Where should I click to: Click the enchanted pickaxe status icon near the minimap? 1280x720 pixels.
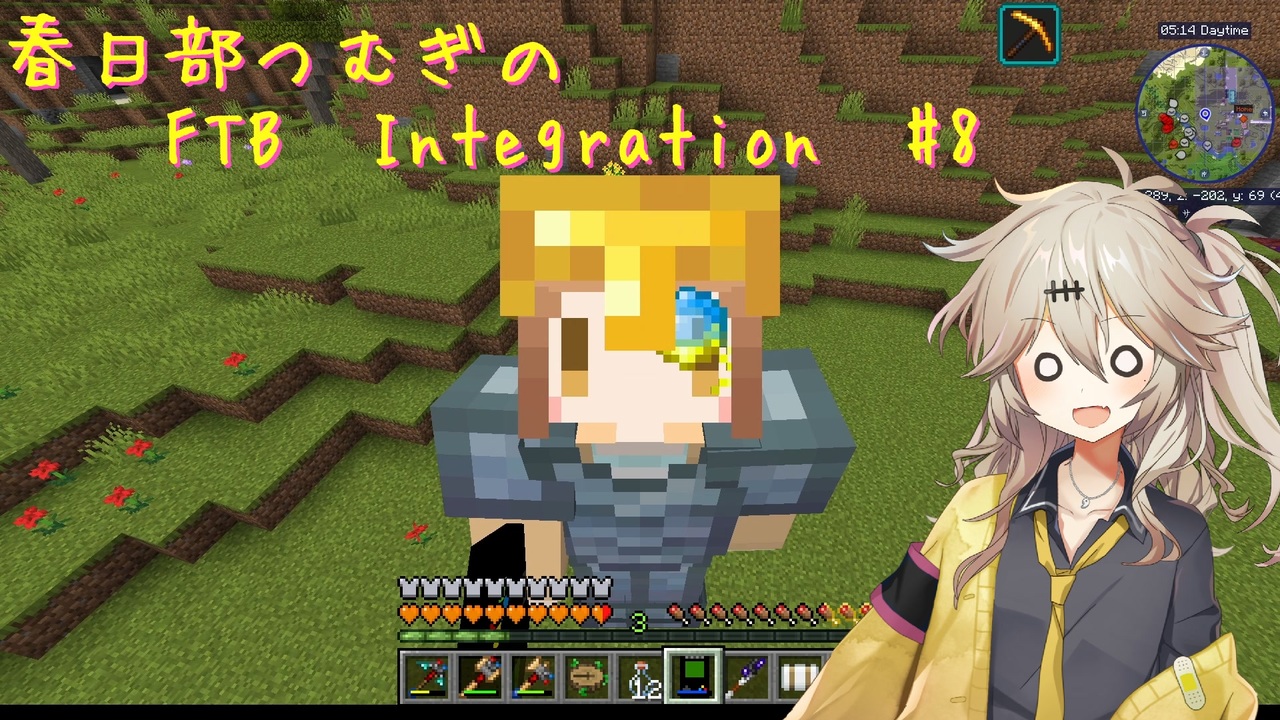pos(1028,33)
